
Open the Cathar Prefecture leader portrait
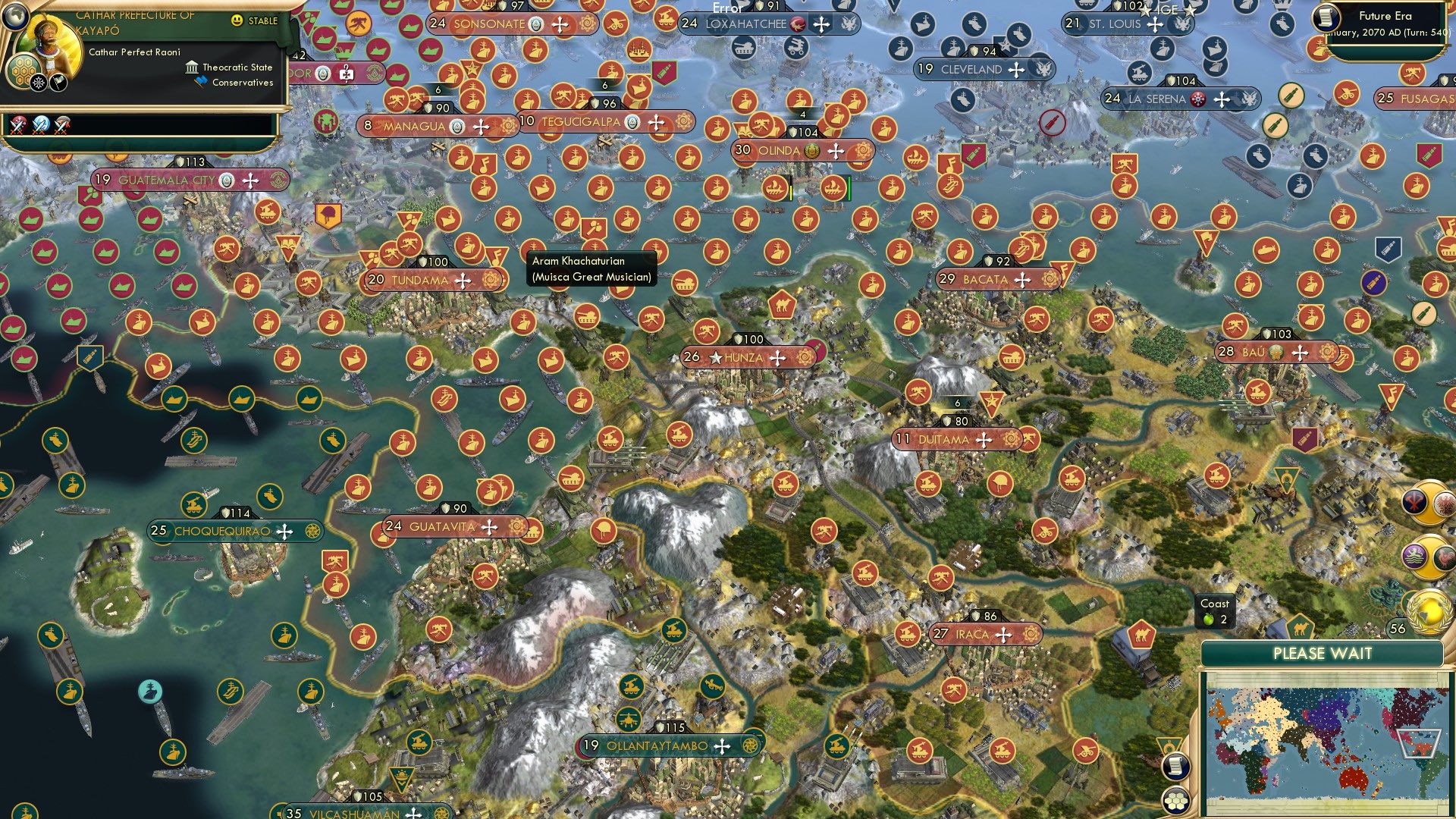[x=55, y=47]
